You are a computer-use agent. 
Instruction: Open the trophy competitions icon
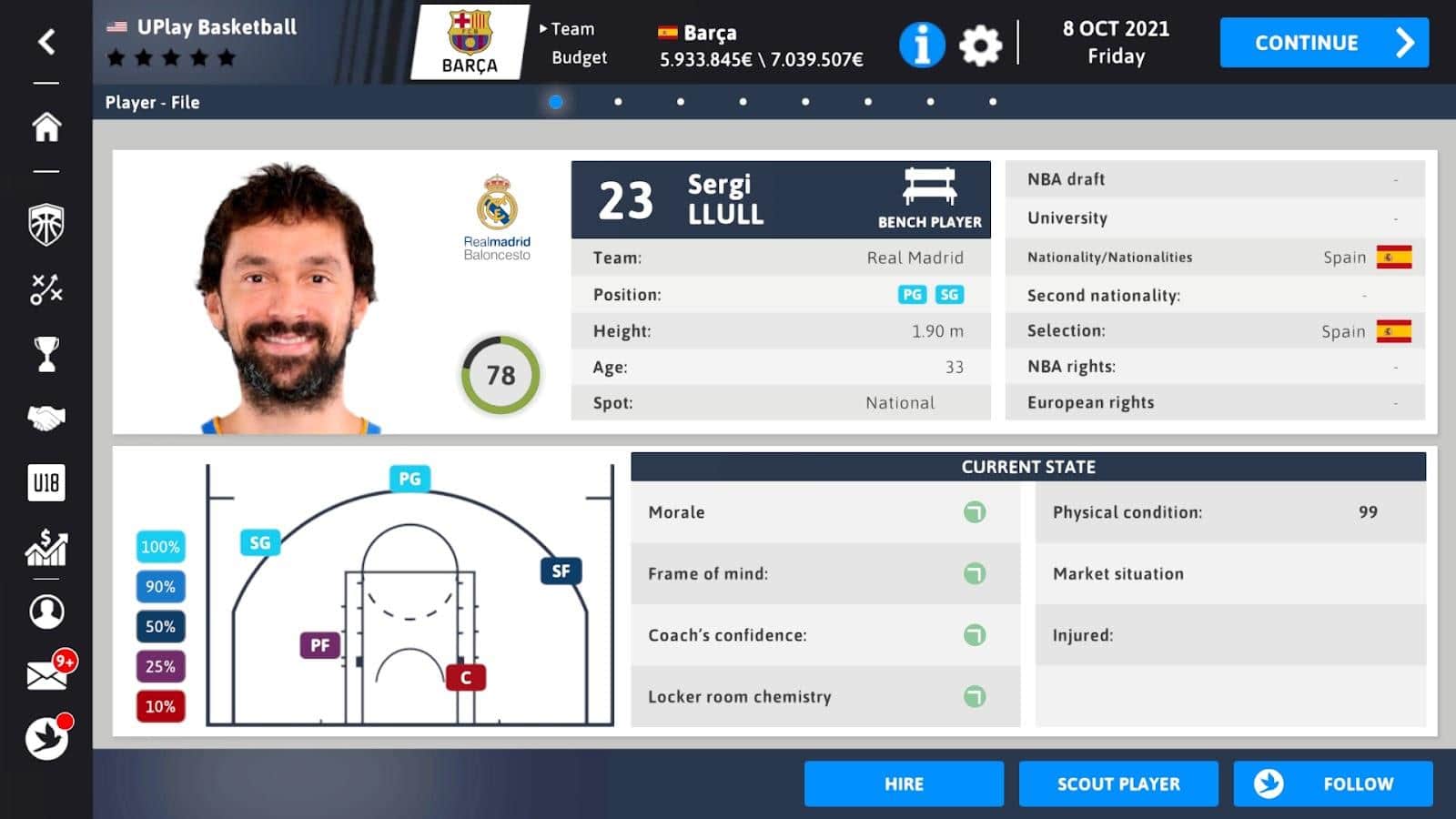click(x=46, y=354)
